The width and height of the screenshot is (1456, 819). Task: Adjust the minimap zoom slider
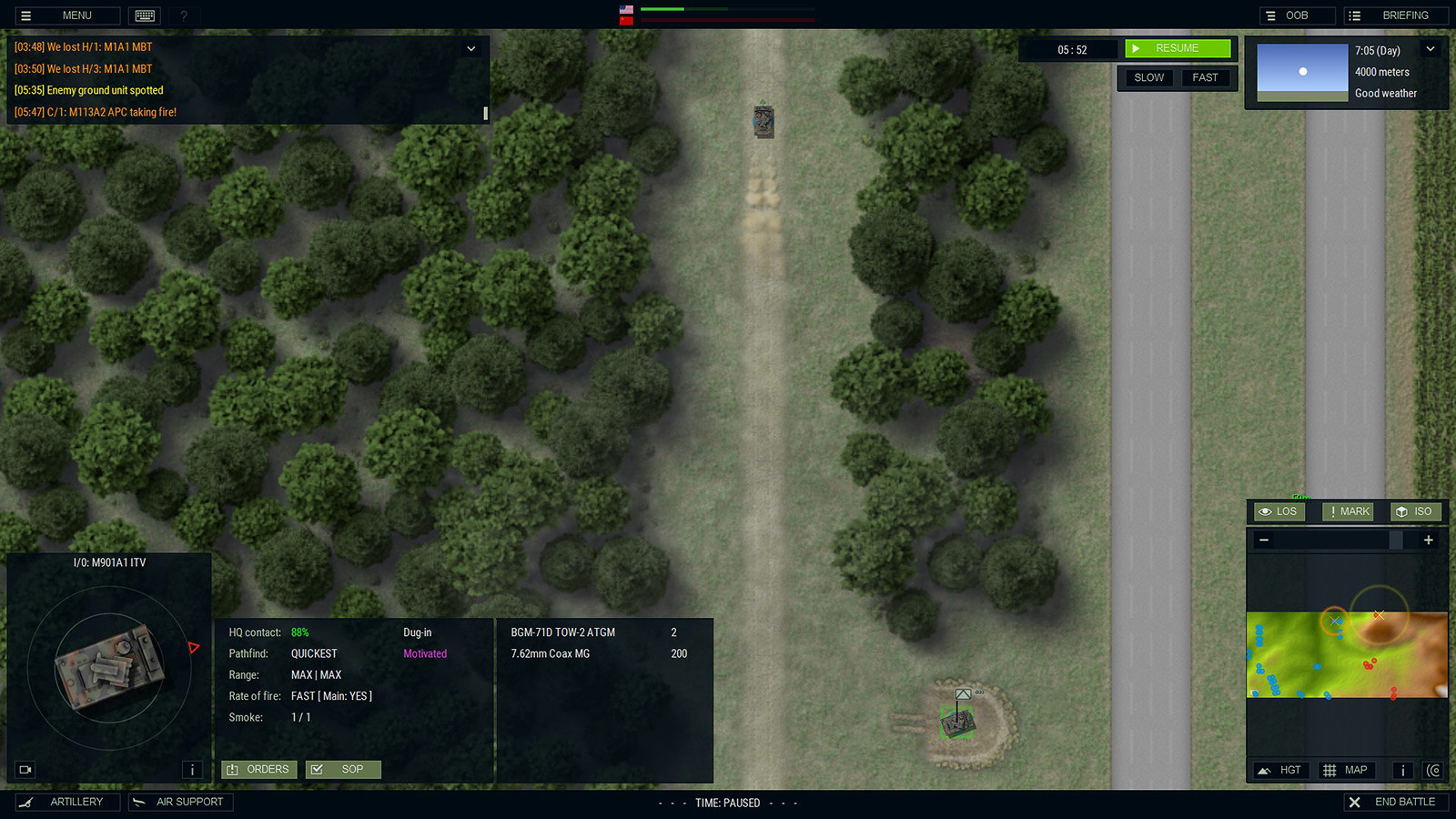(x=1399, y=540)
